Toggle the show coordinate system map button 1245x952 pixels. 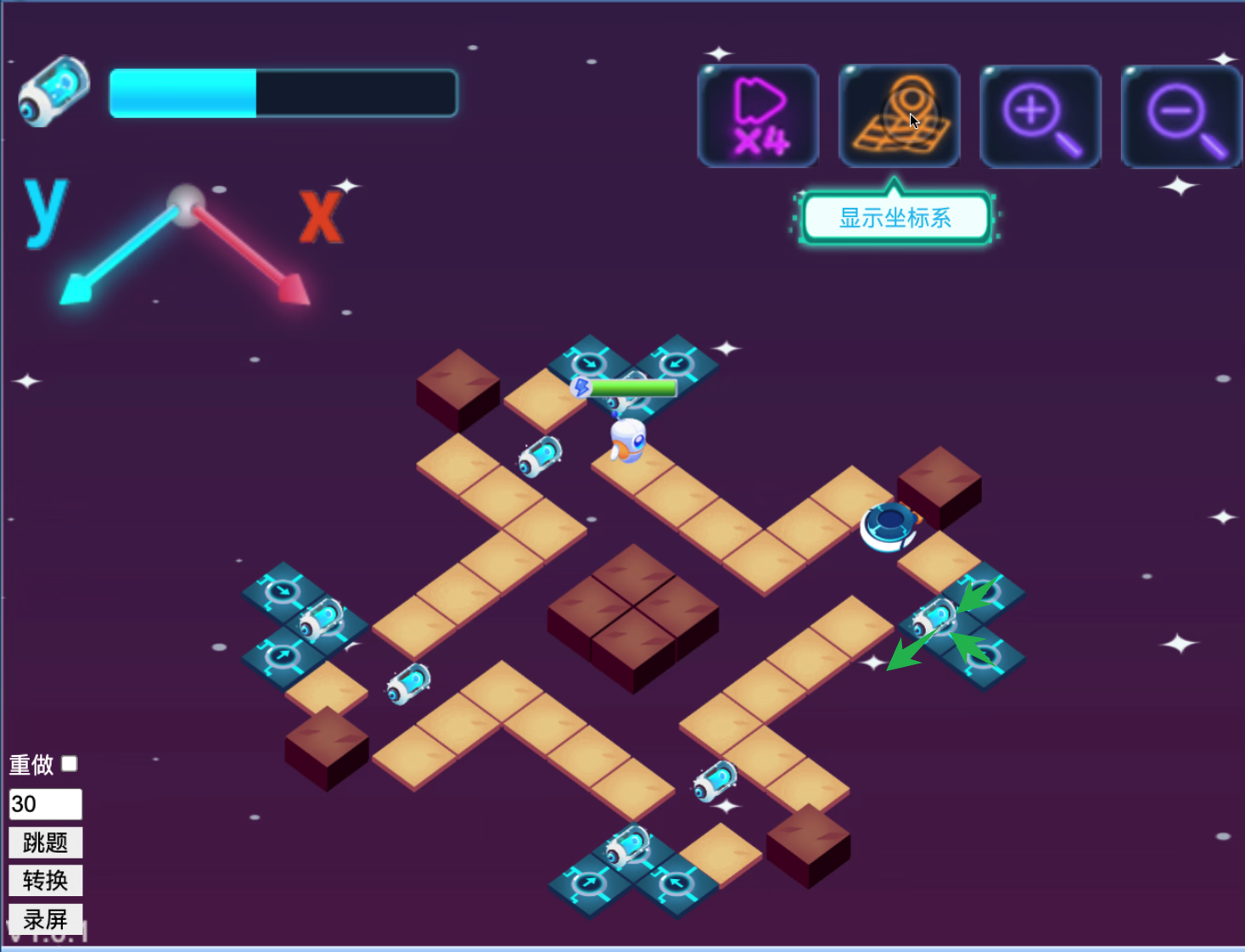(899, 116)
